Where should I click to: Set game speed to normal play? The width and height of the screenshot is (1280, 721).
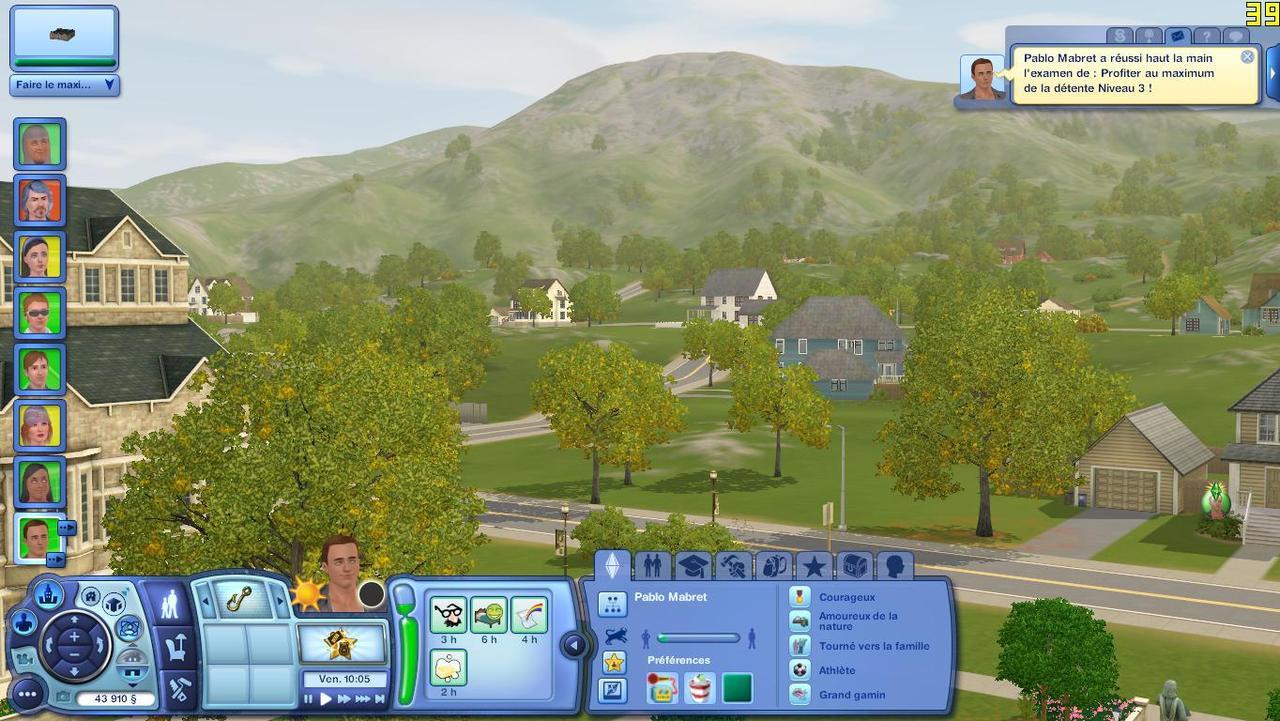[x=325, y=699]
